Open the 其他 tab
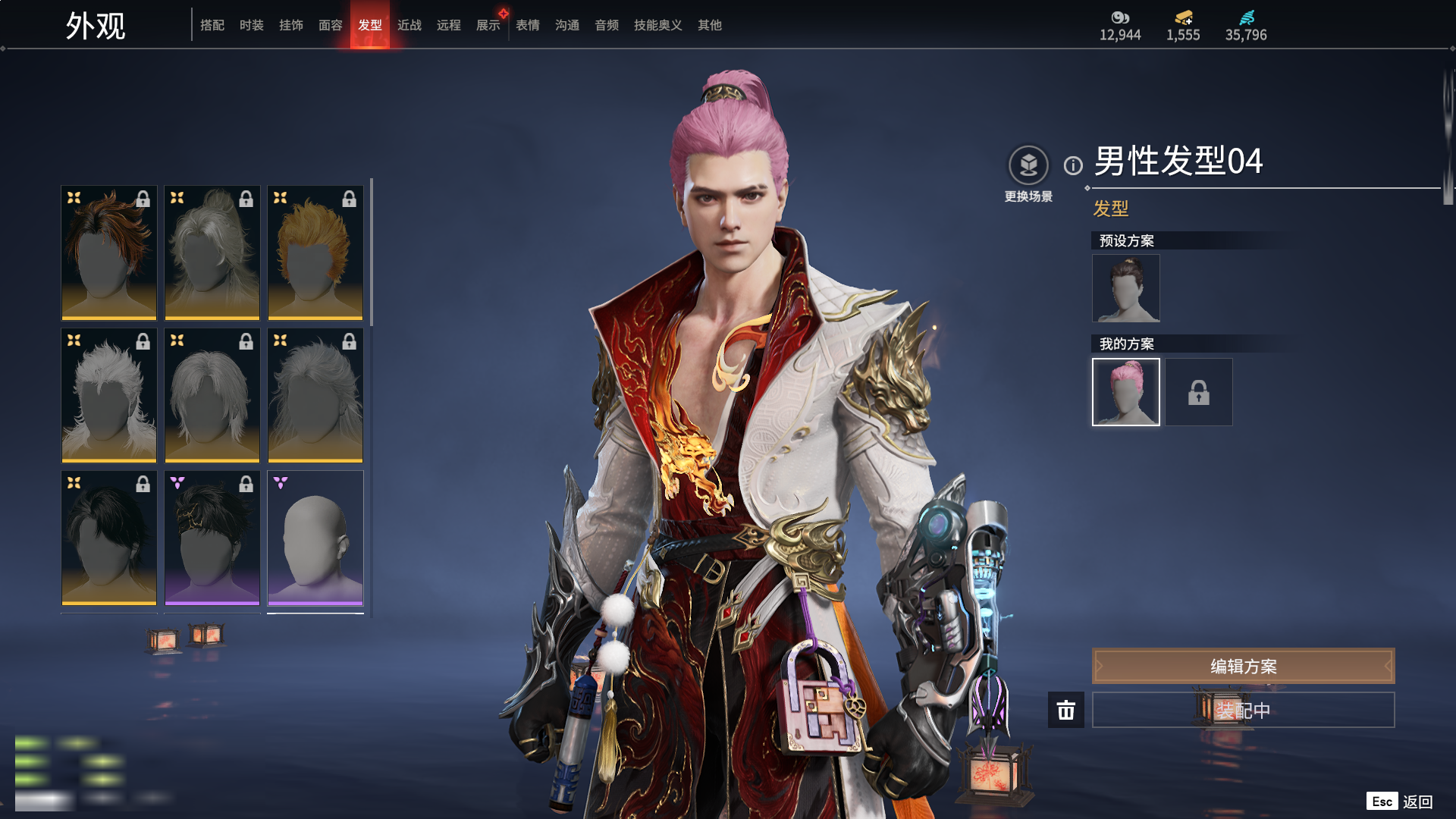Image resolution: width=1456 pixels, height=819 pixels. point(709,25)
